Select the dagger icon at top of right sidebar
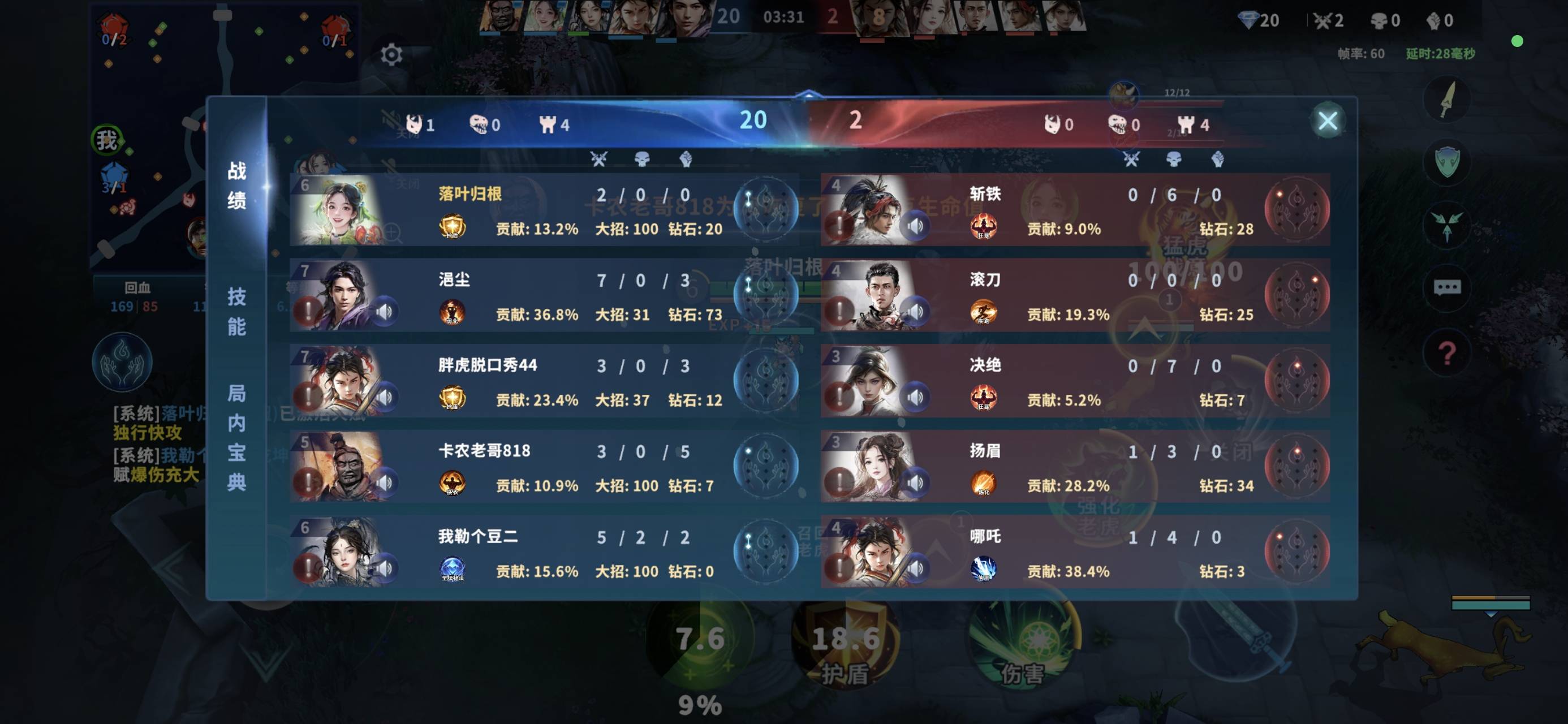 click(x=1448, y=99)
